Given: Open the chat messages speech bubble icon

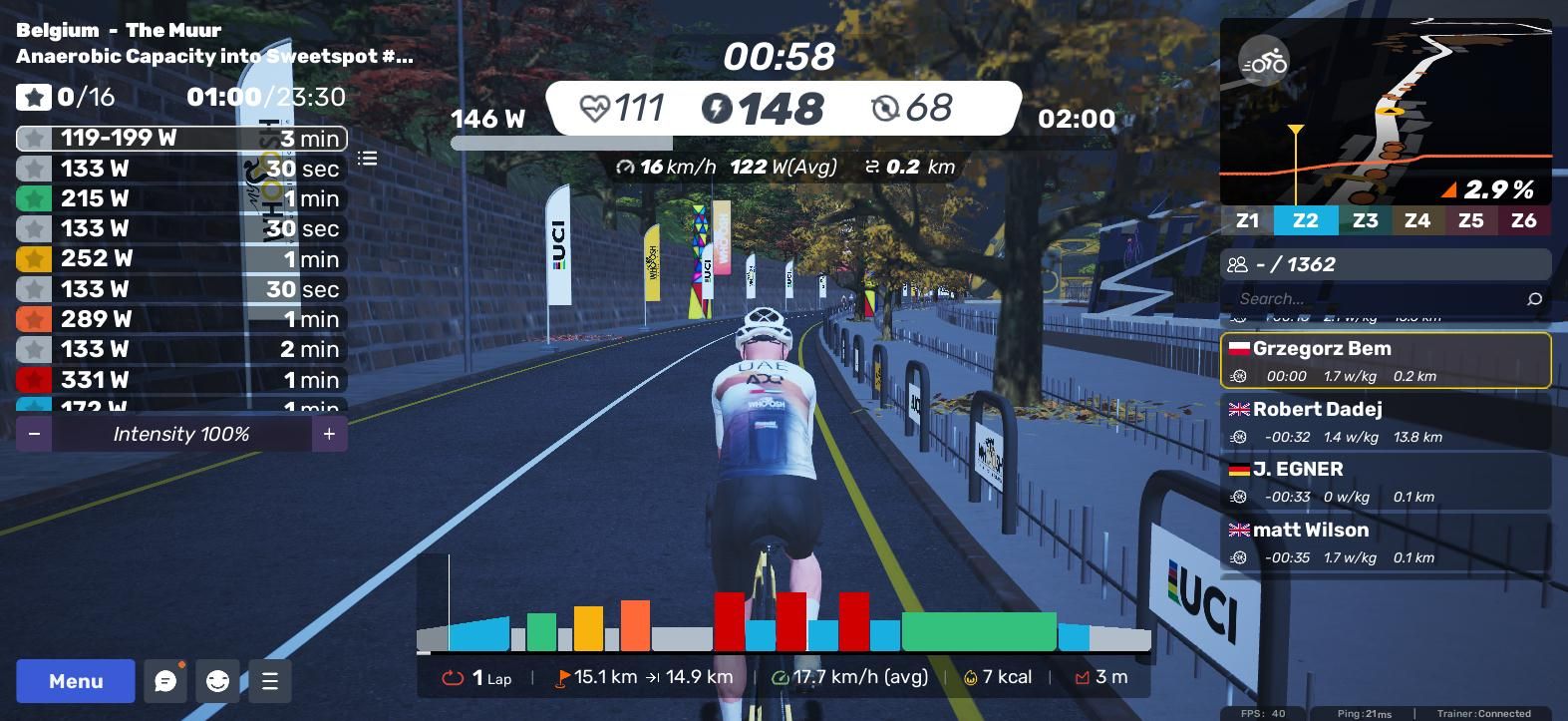Looking at the screenshot, I should click(165, 681).
